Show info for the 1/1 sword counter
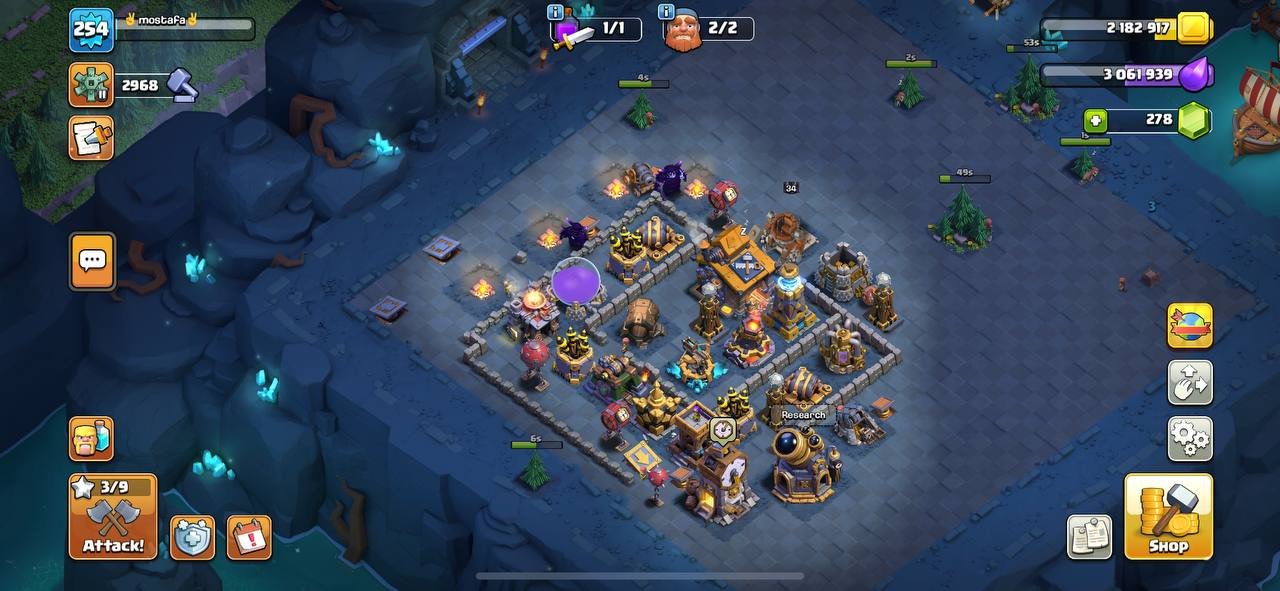This screenshot has width=1280, height=591. click(x=556, y=13)
